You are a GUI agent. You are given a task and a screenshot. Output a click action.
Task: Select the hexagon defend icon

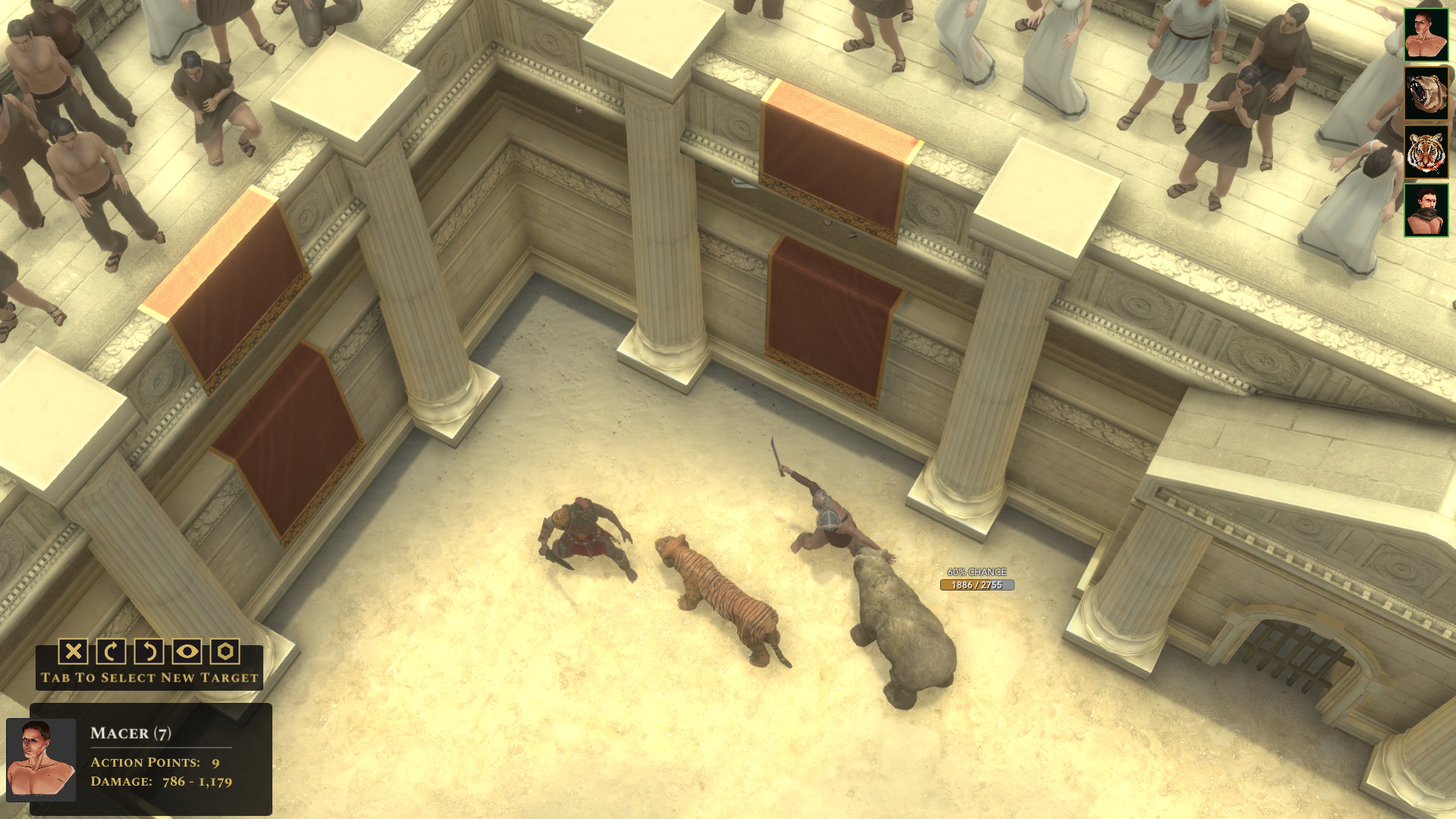225,653
